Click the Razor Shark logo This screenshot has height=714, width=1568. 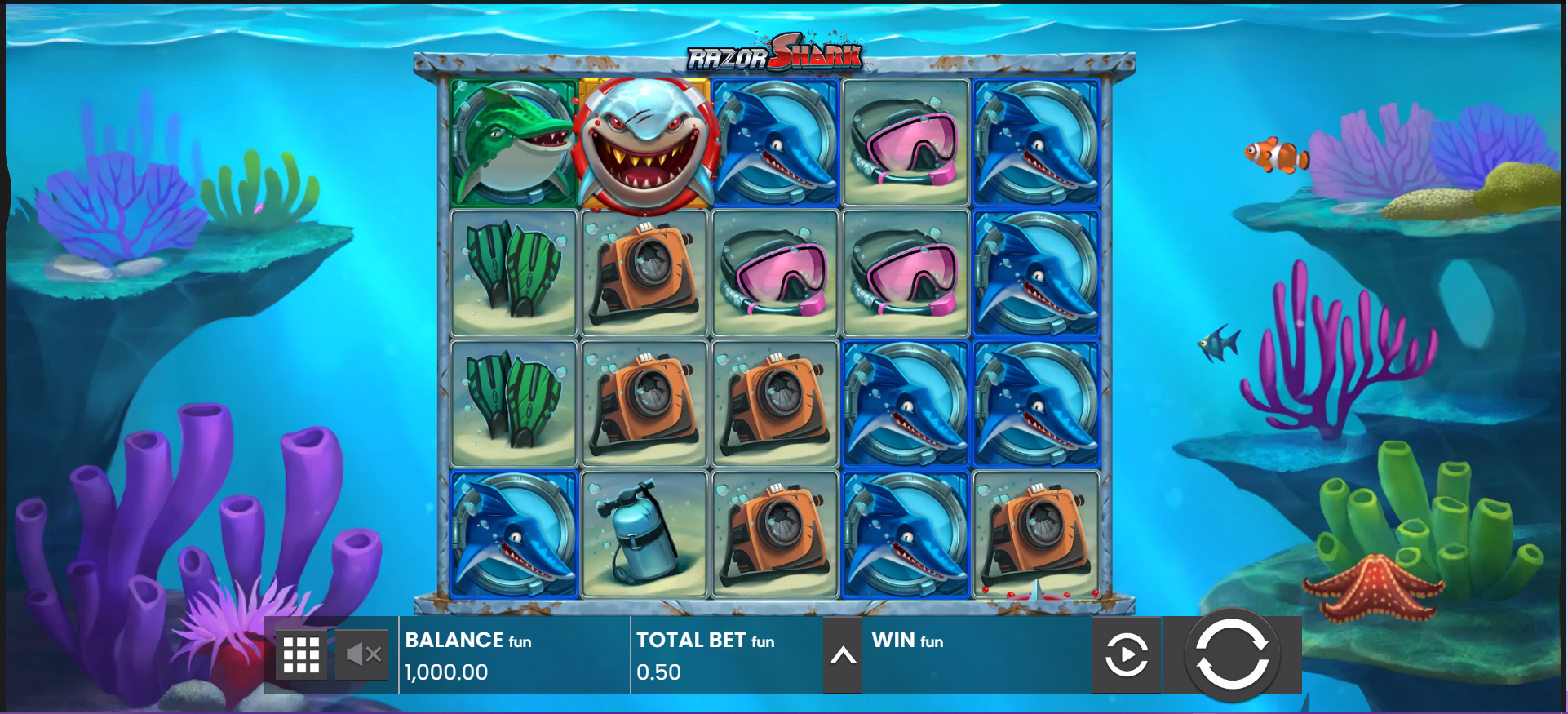(776, 54)
